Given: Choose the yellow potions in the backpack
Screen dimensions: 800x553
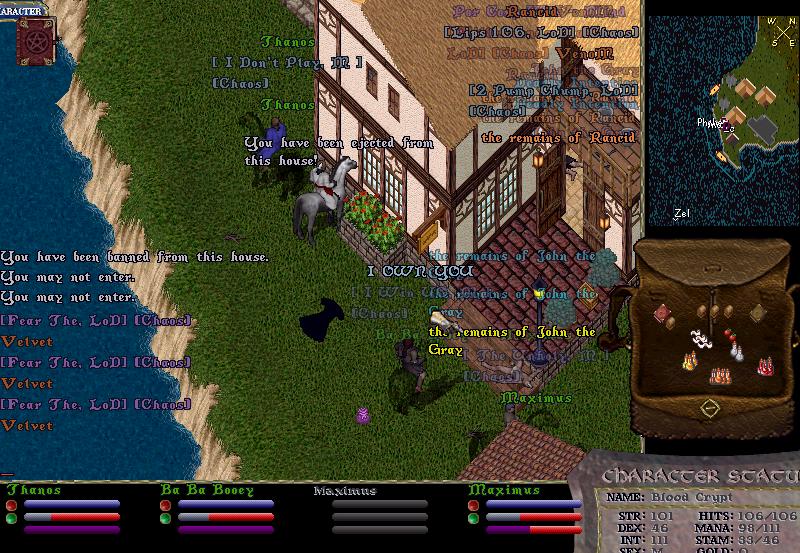Looking at the screenshot, I should pos(689,362).
